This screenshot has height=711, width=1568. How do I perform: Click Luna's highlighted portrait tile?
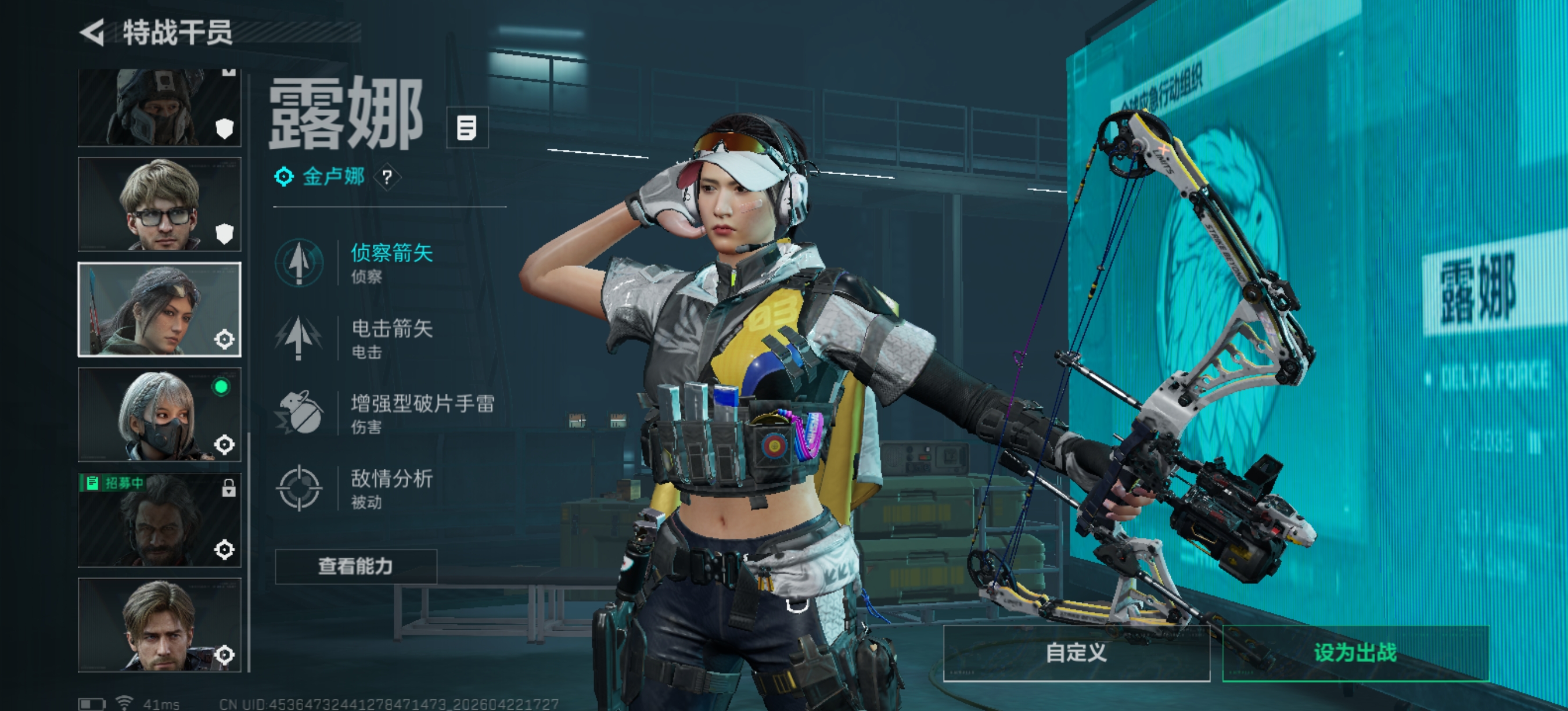click(160, 309)
